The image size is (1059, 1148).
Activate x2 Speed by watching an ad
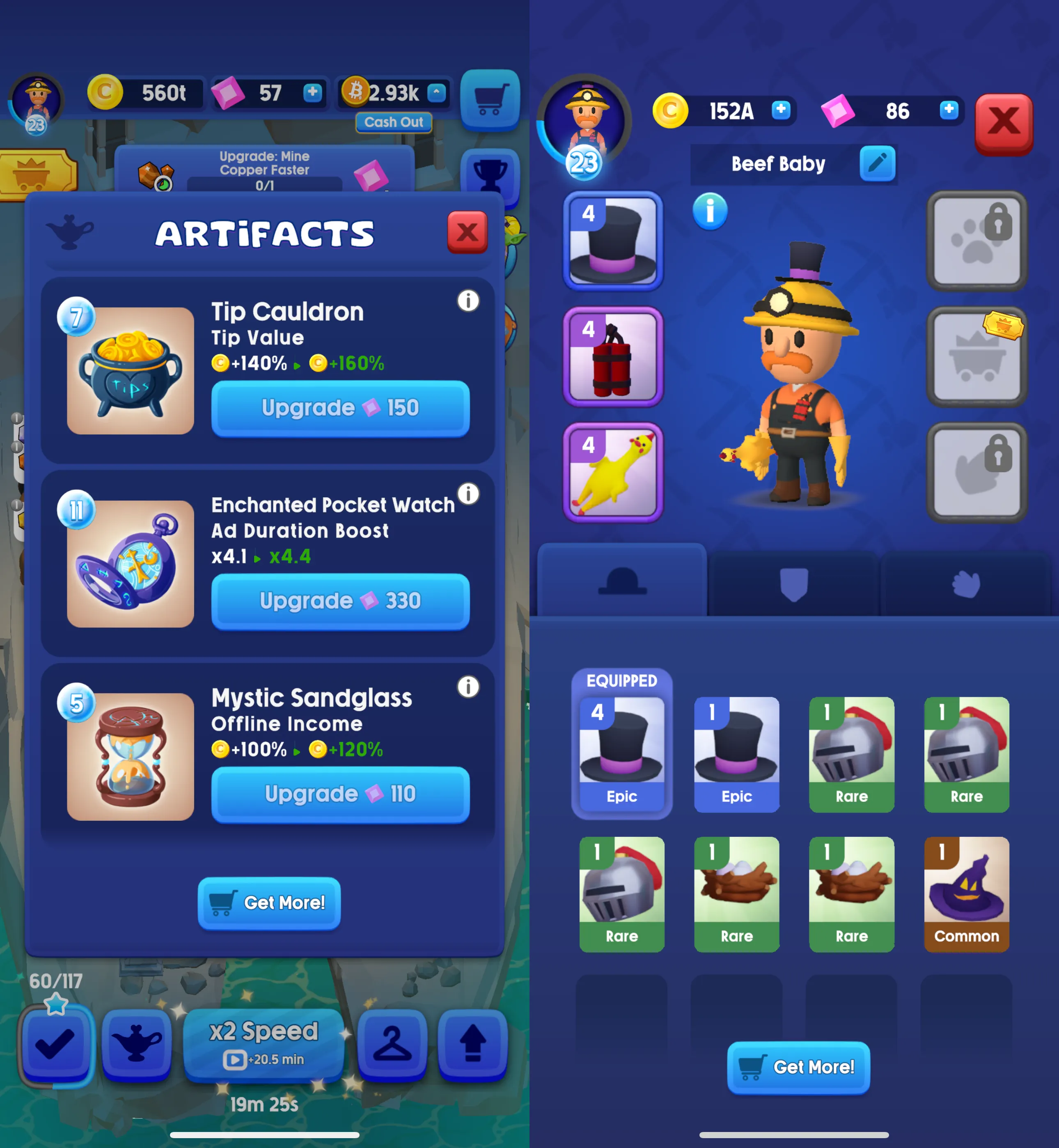click(x=264, y=1043)
